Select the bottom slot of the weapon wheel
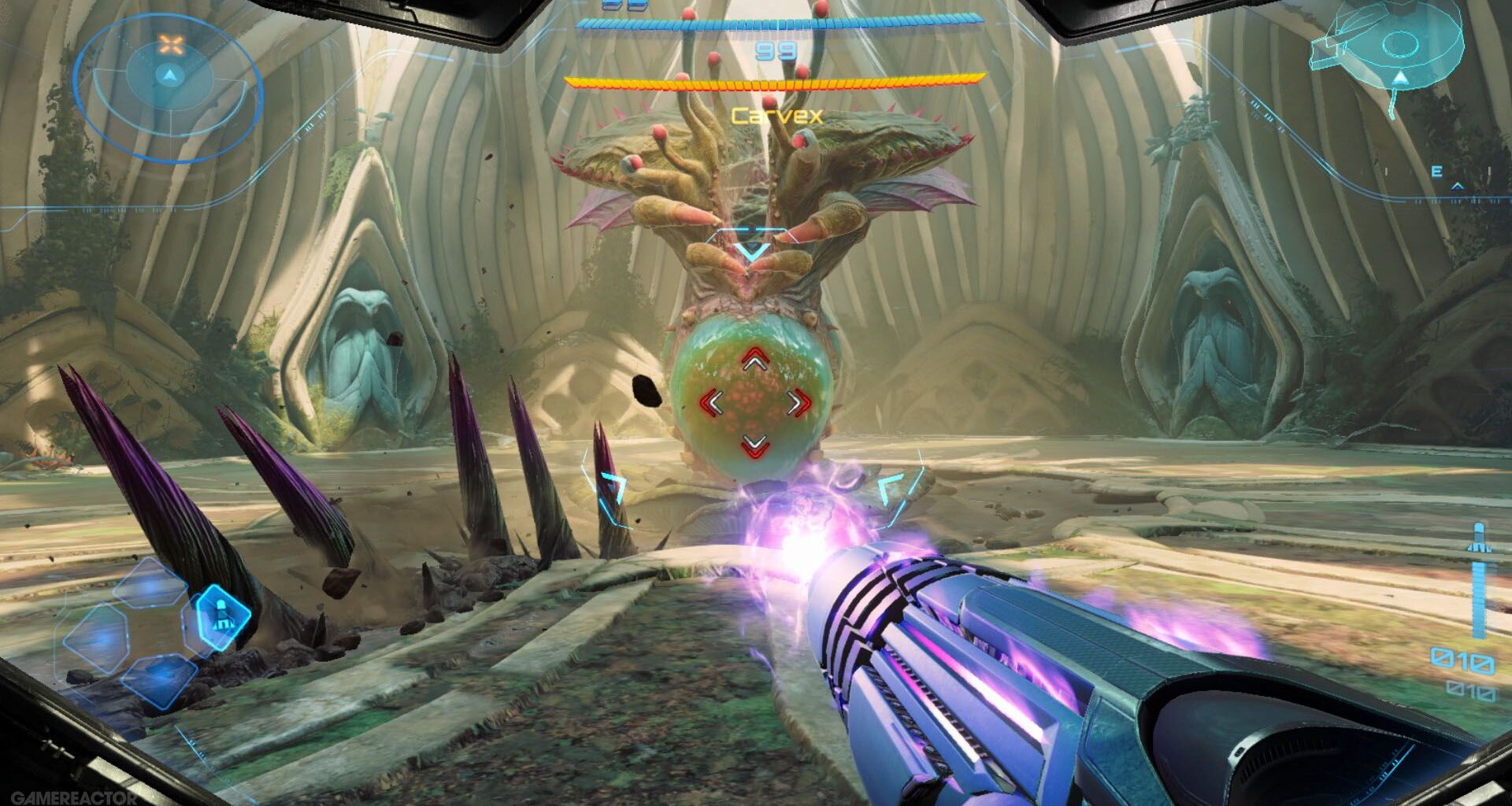1512x806 pixels. tap(159, 683)
